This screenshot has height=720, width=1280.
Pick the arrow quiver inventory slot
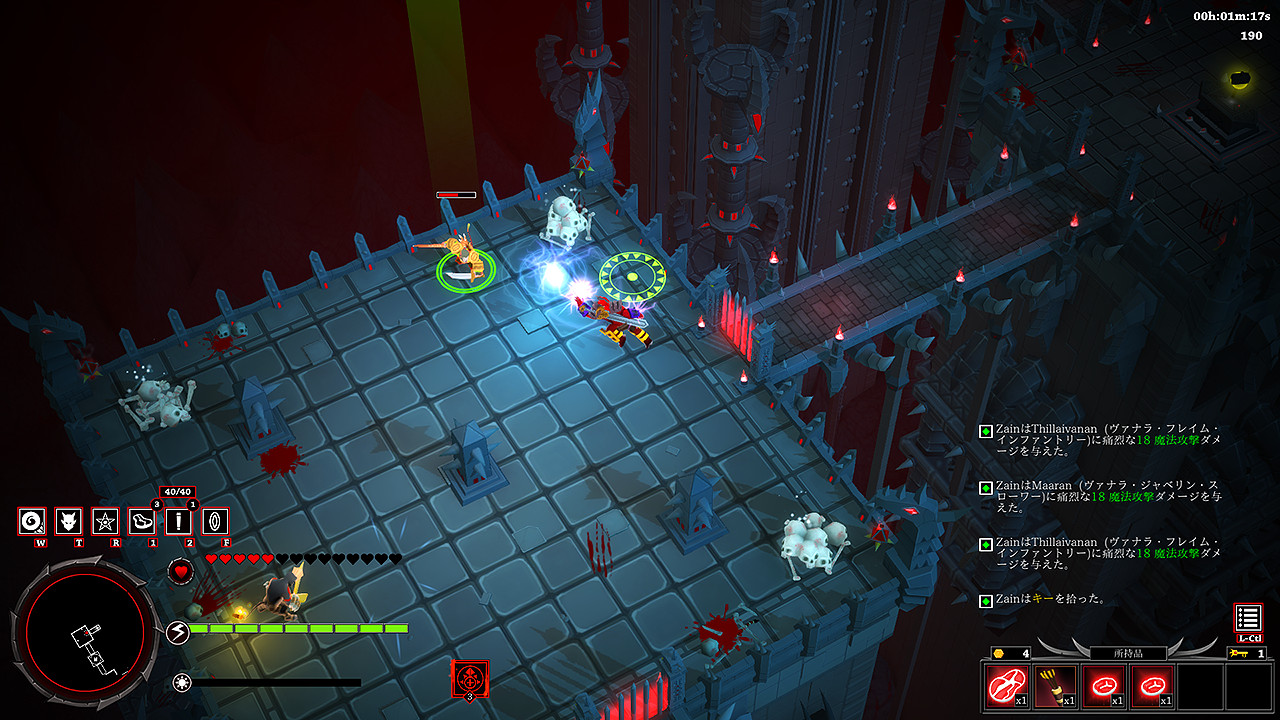pyautogui.click(x=1055, y=687)
